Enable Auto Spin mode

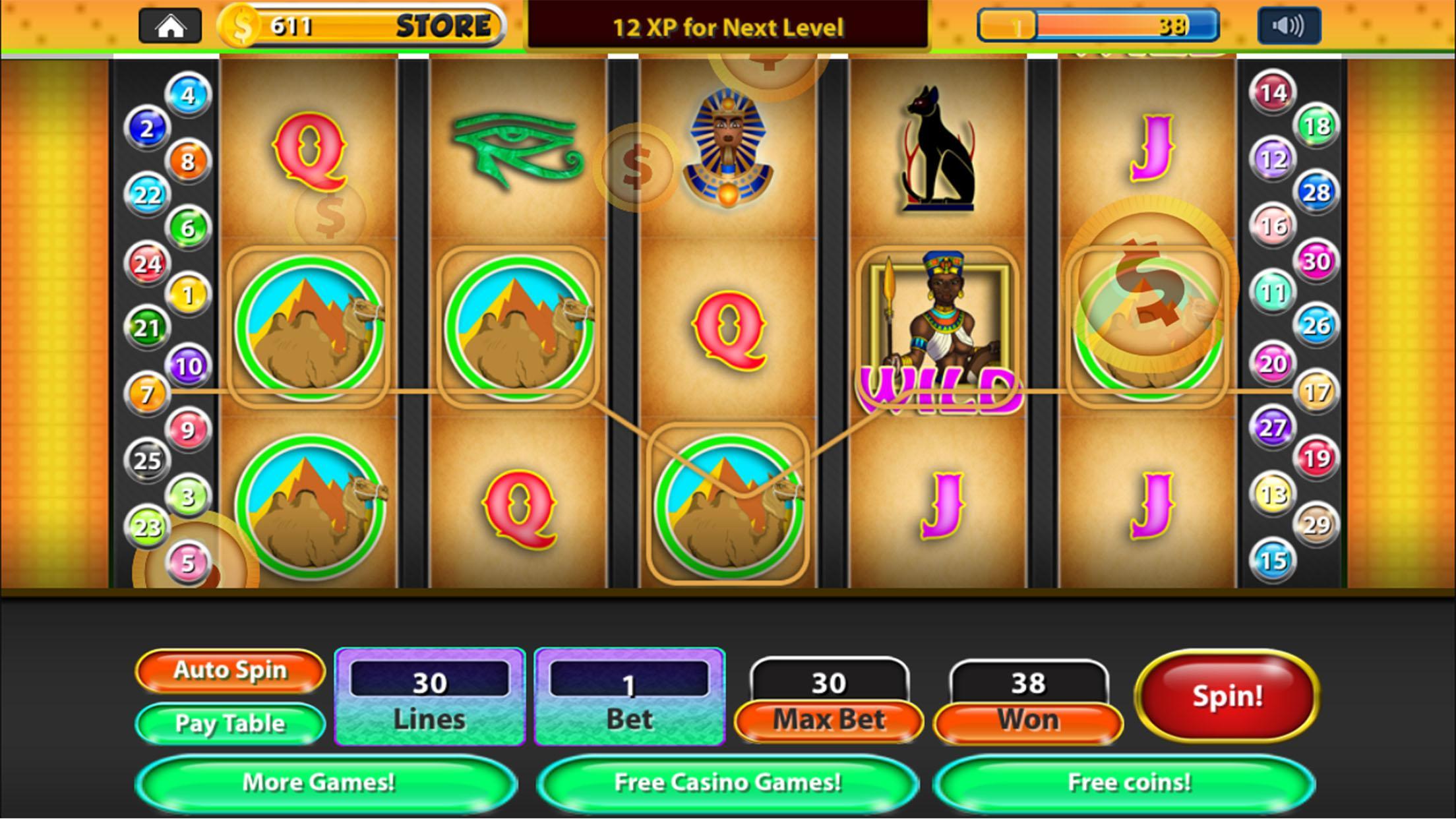(x=229, y=671)
